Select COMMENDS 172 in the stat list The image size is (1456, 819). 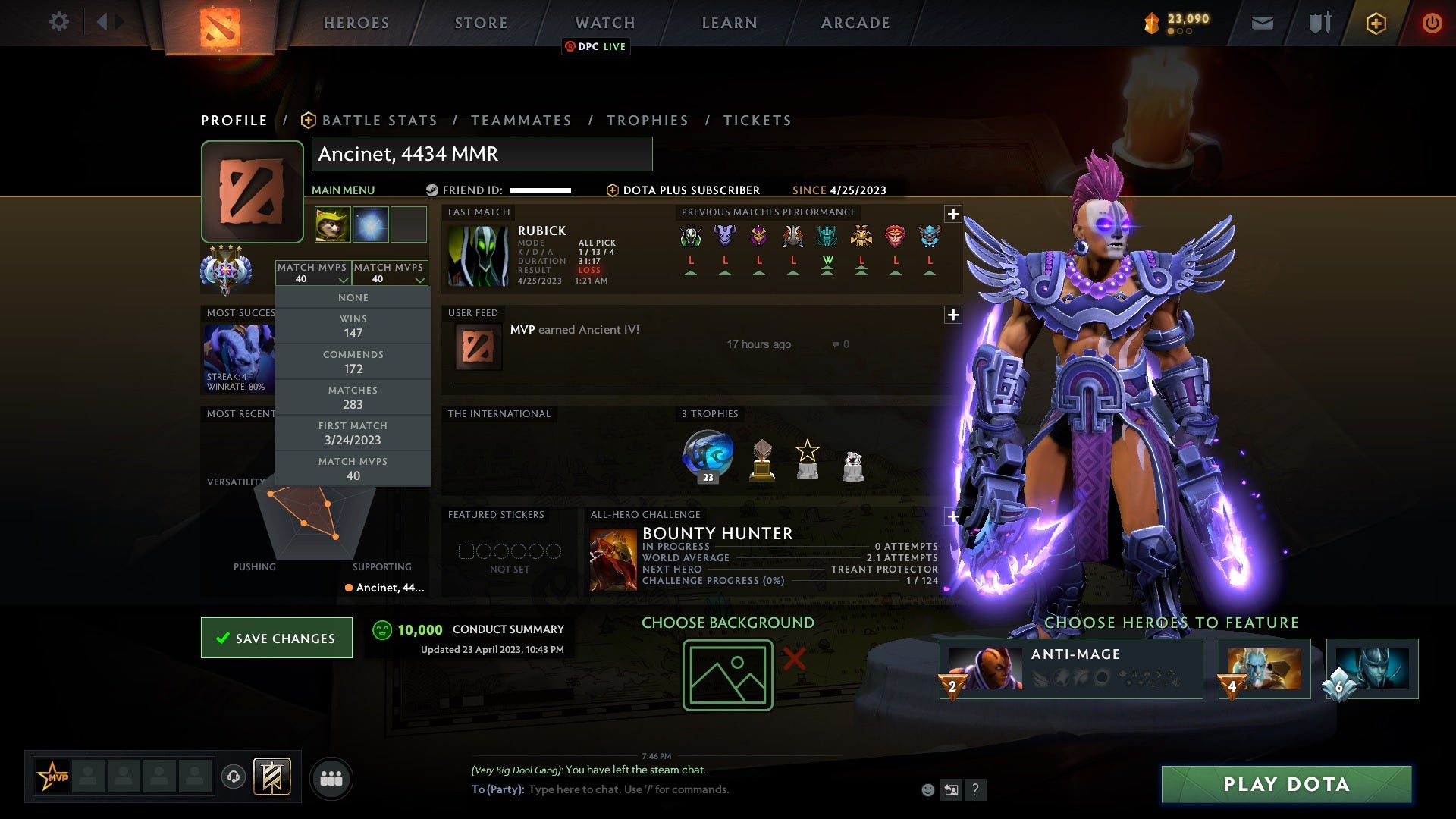tap(353, 361)
